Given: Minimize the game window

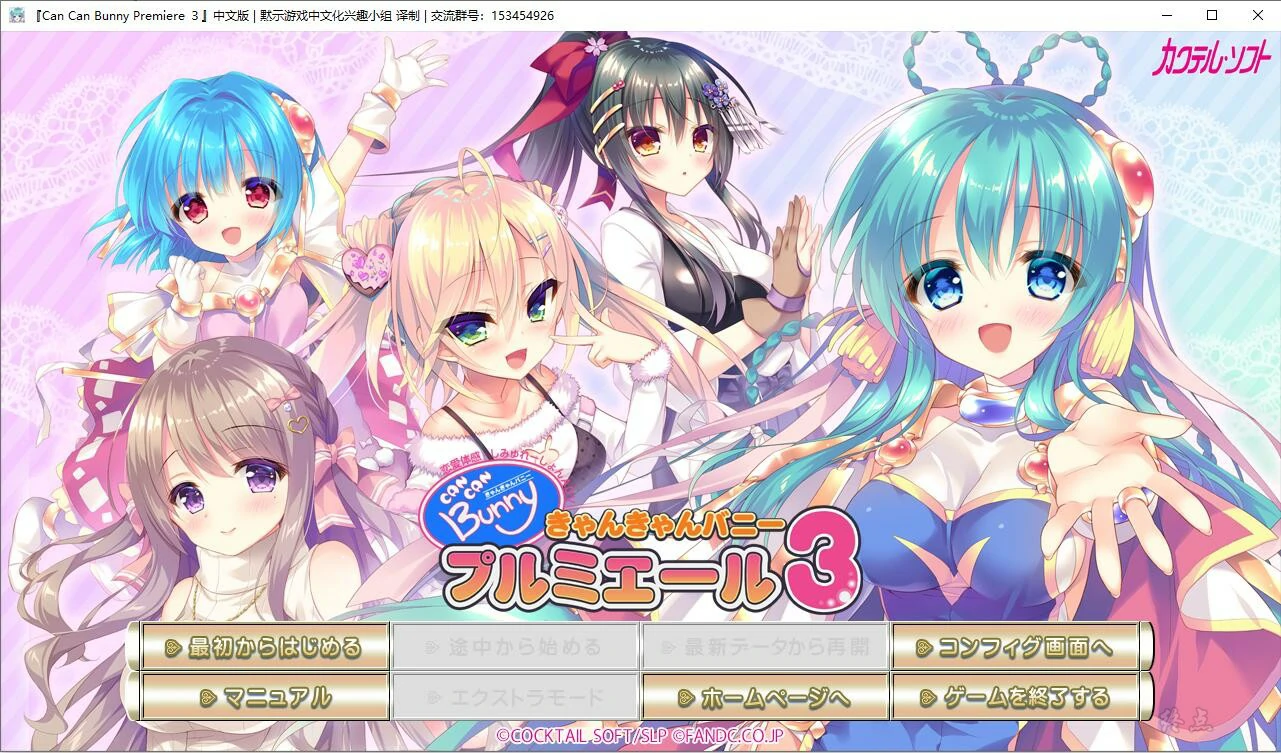Looking at the screenshot, I should (x=1166, y=15).
